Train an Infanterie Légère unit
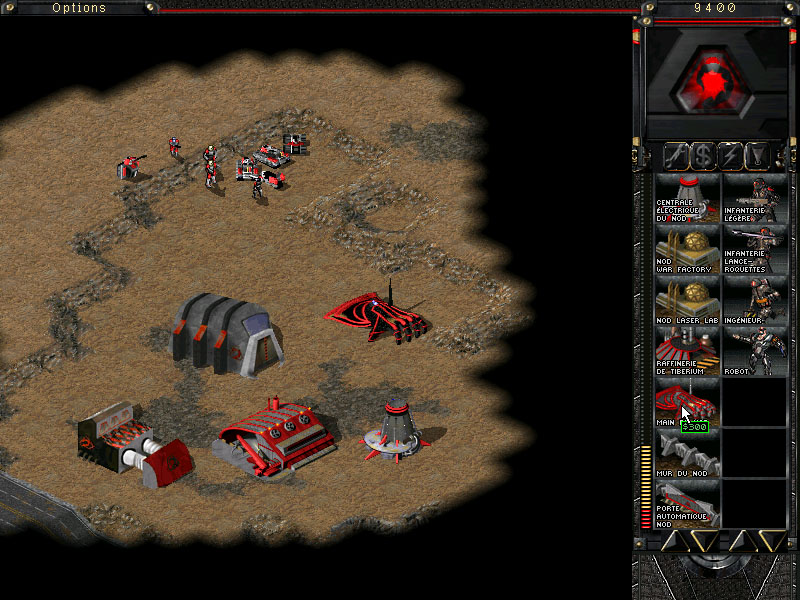This screenshot has width=800, height=600. click(754, 198)
